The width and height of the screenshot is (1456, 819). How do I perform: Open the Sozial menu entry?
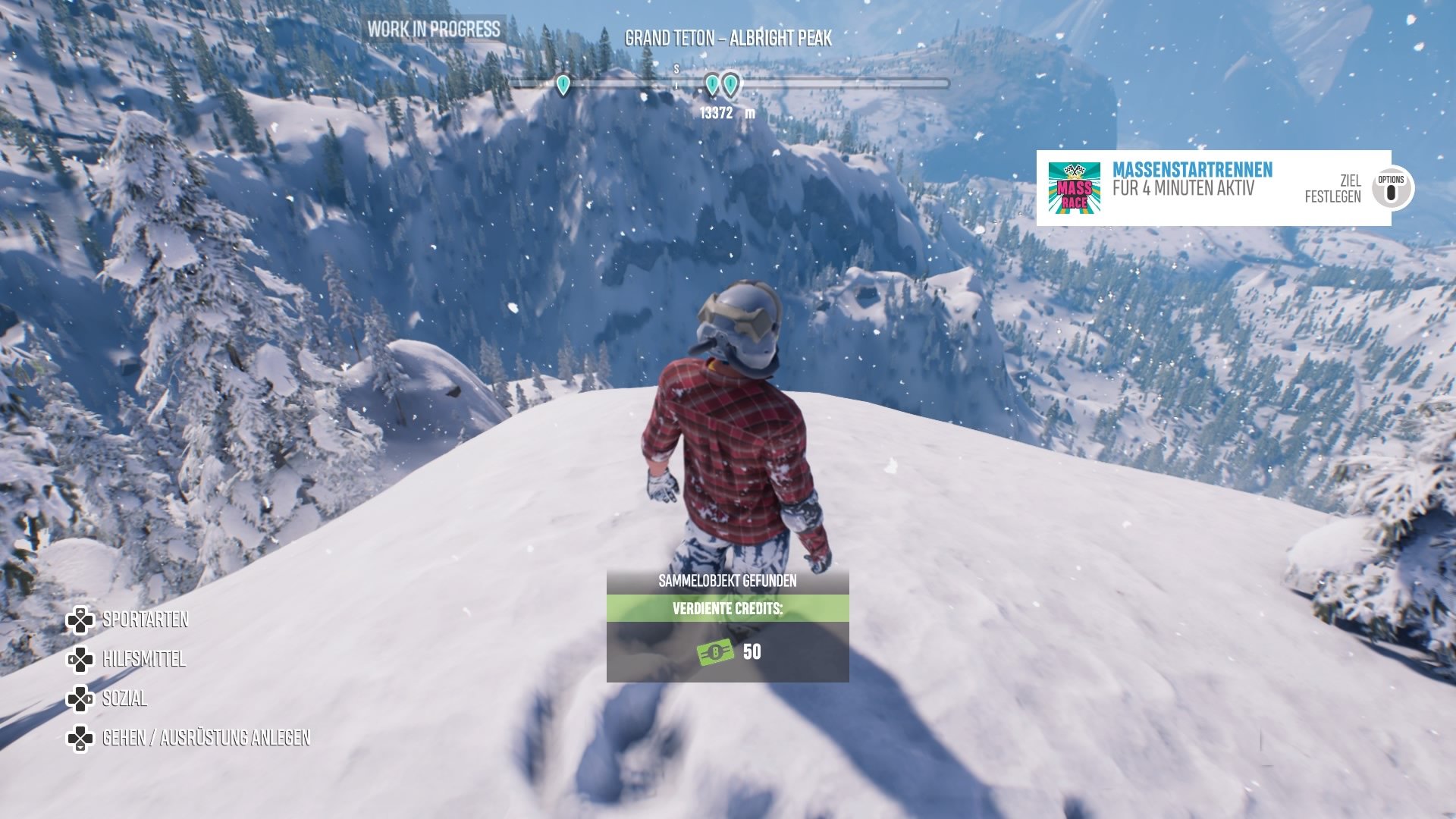pyautogui.click(x=124, y=698)
